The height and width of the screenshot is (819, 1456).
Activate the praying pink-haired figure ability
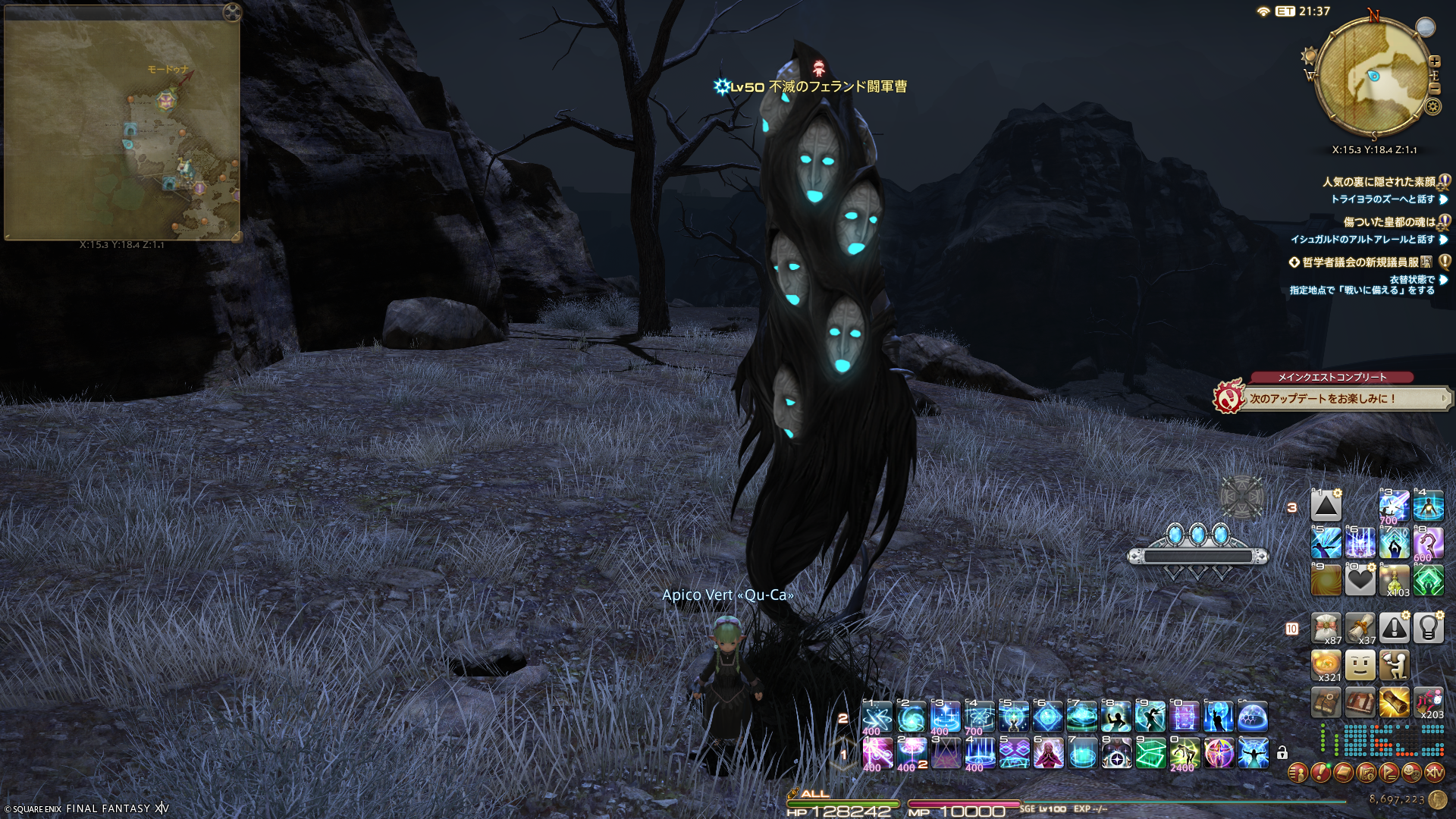(1048, 754)
